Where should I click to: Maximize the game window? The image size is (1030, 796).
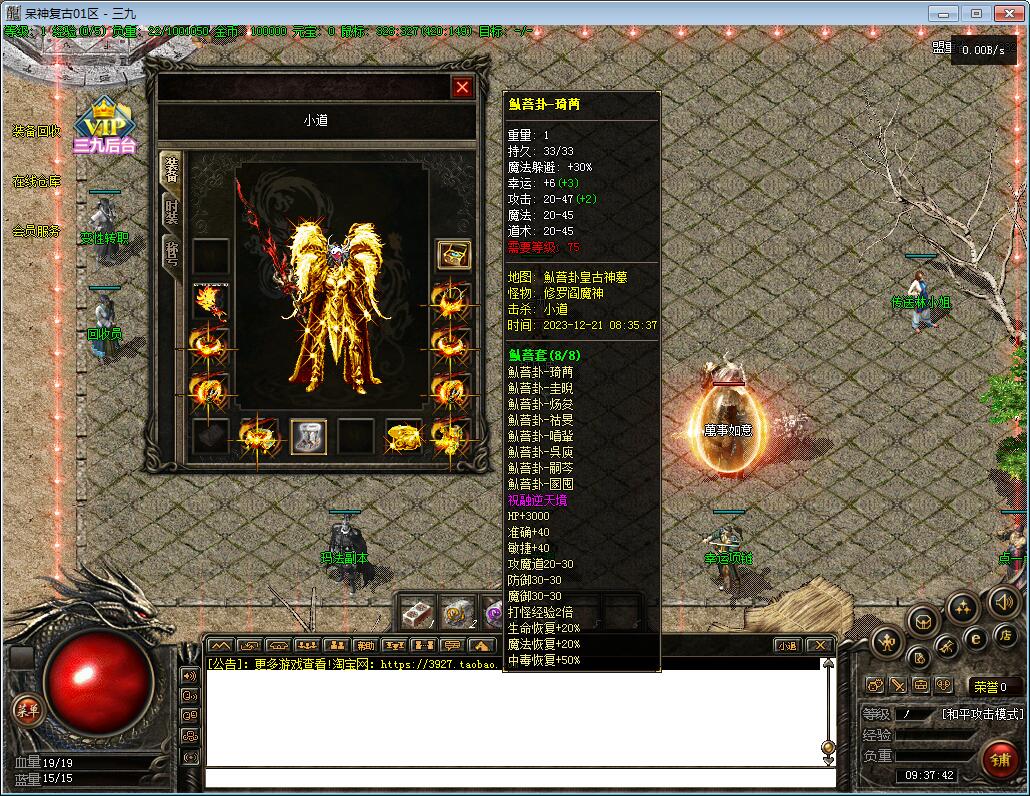point(976,13)
